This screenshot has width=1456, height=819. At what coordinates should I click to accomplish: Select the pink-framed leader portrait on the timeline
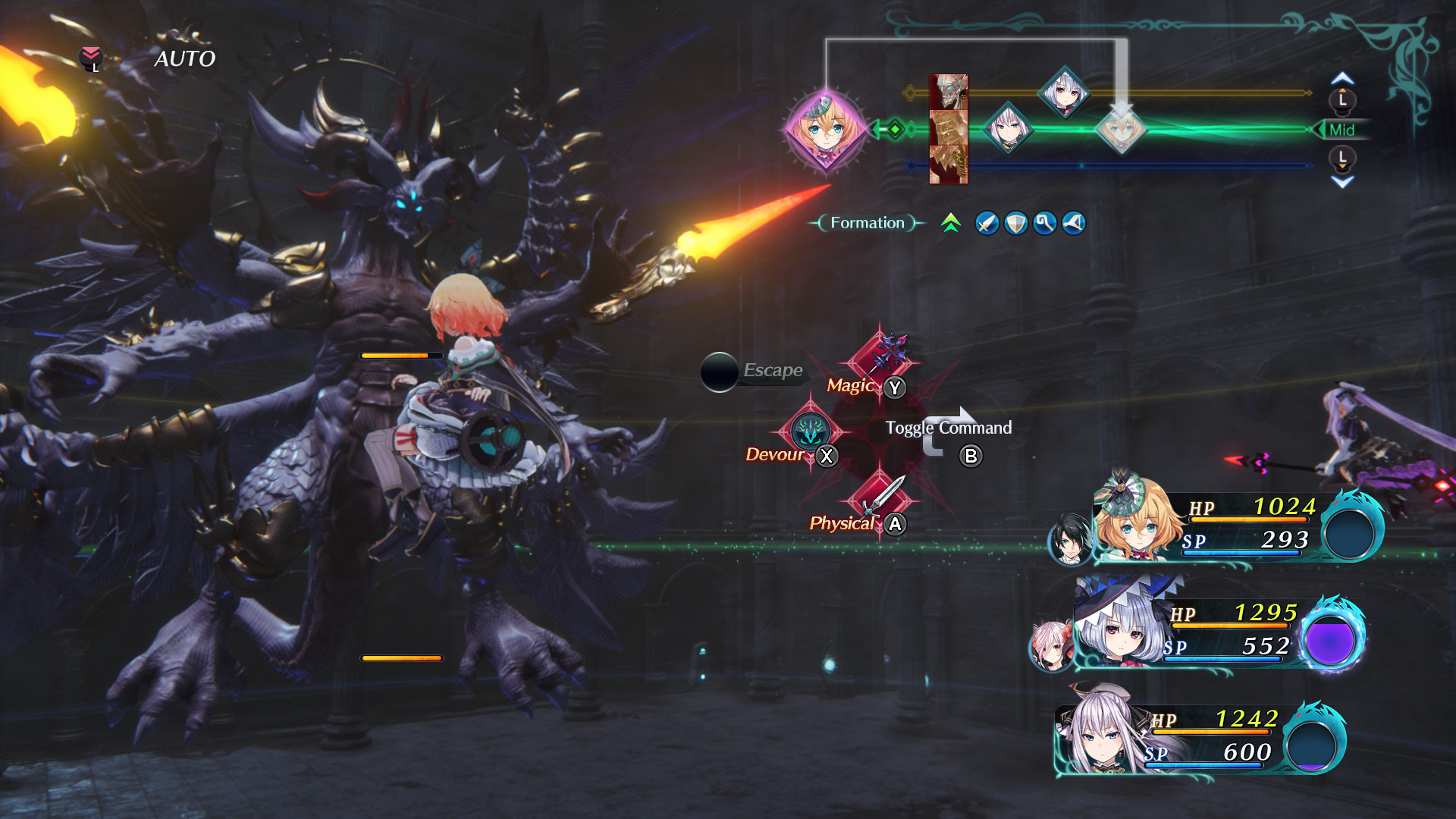coord(825,130)
